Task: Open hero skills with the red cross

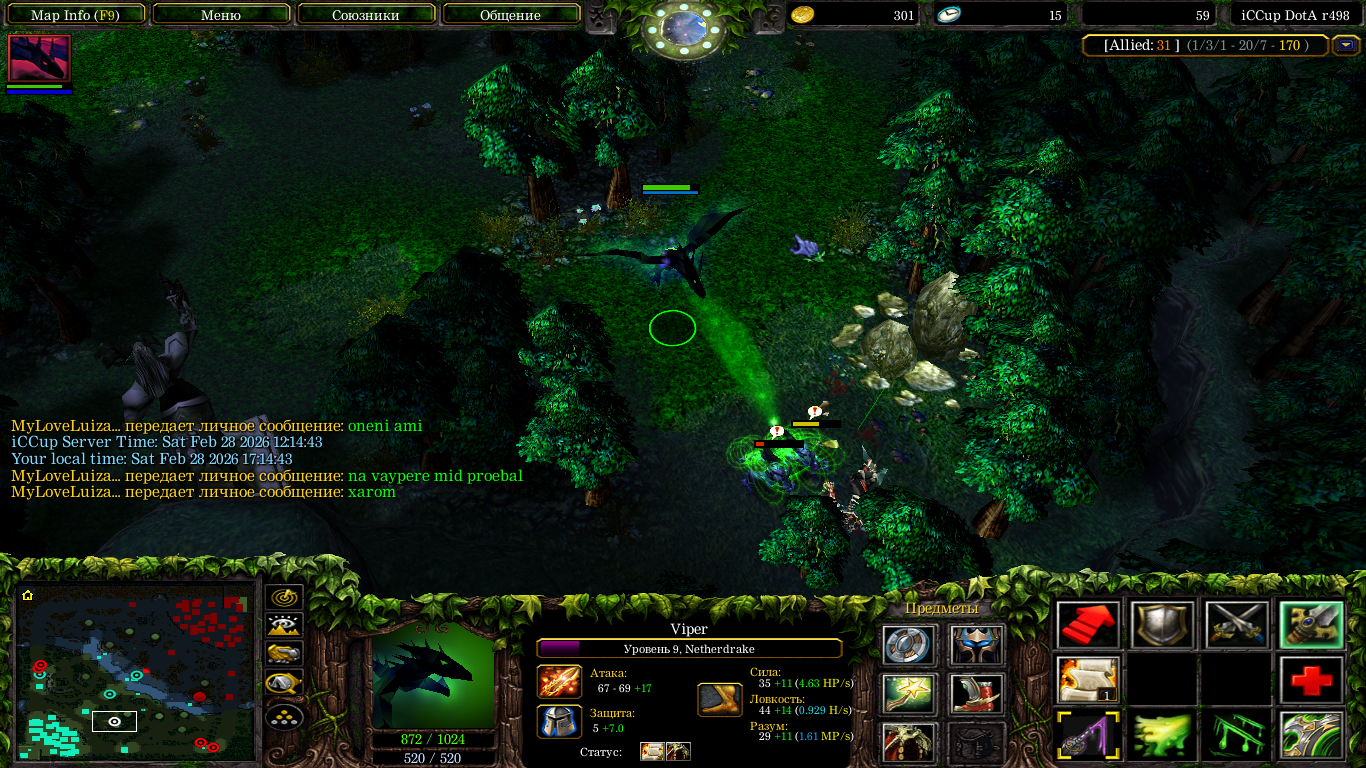Action: (1310, 680)
